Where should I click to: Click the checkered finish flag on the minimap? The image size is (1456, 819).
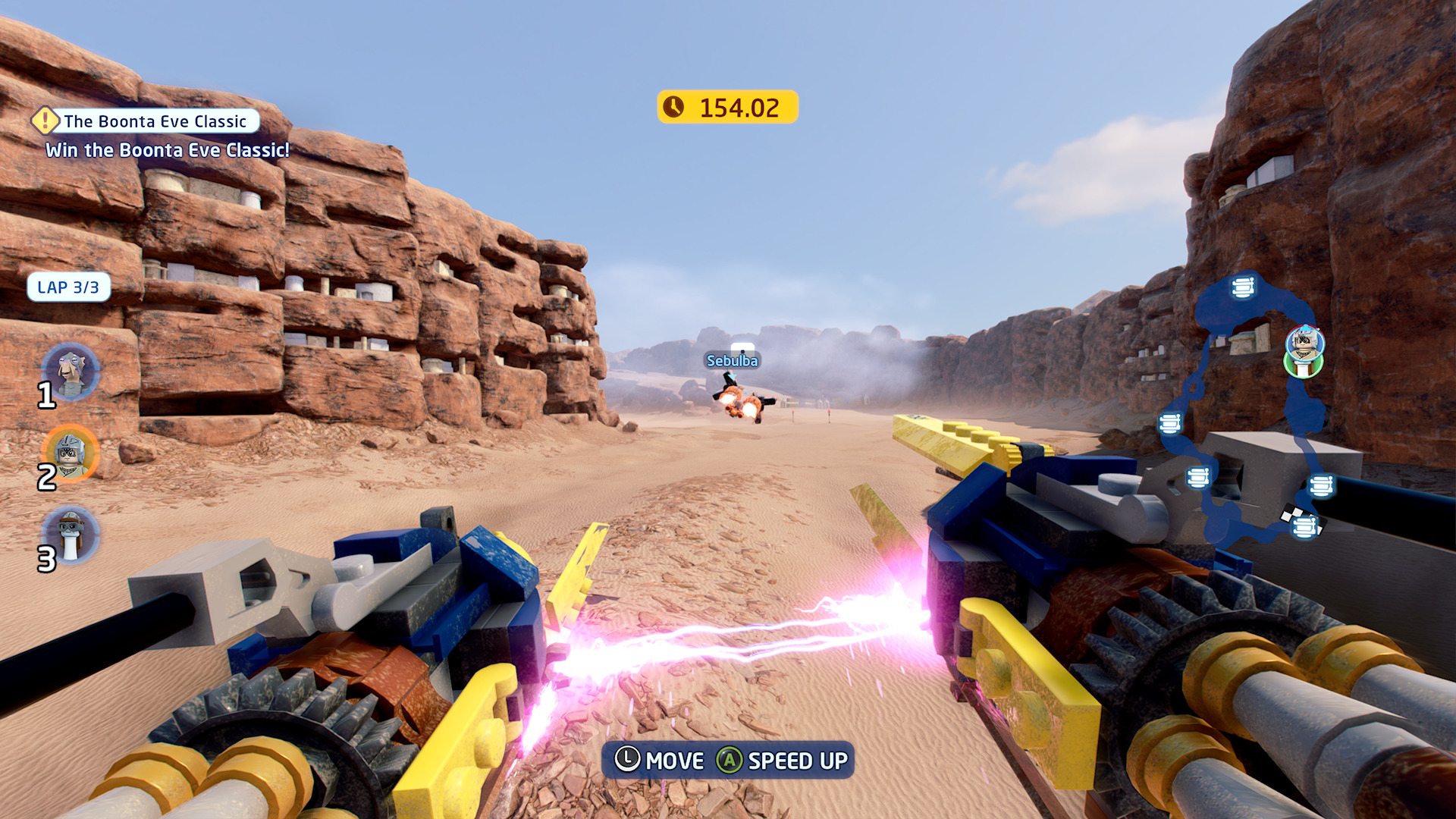pos(1289,515)
